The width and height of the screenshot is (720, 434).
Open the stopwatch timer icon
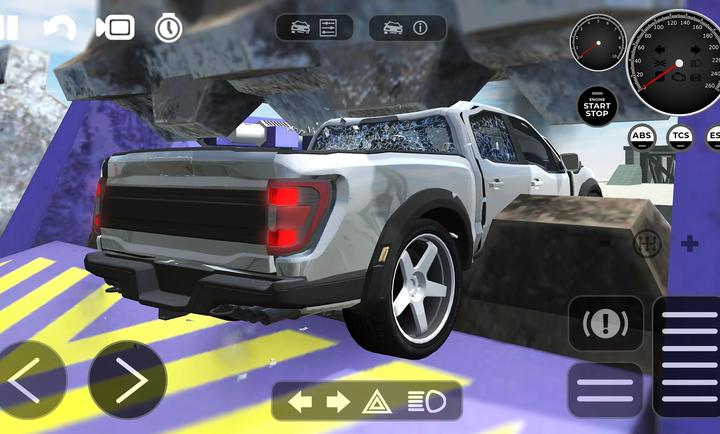[168, 28]
